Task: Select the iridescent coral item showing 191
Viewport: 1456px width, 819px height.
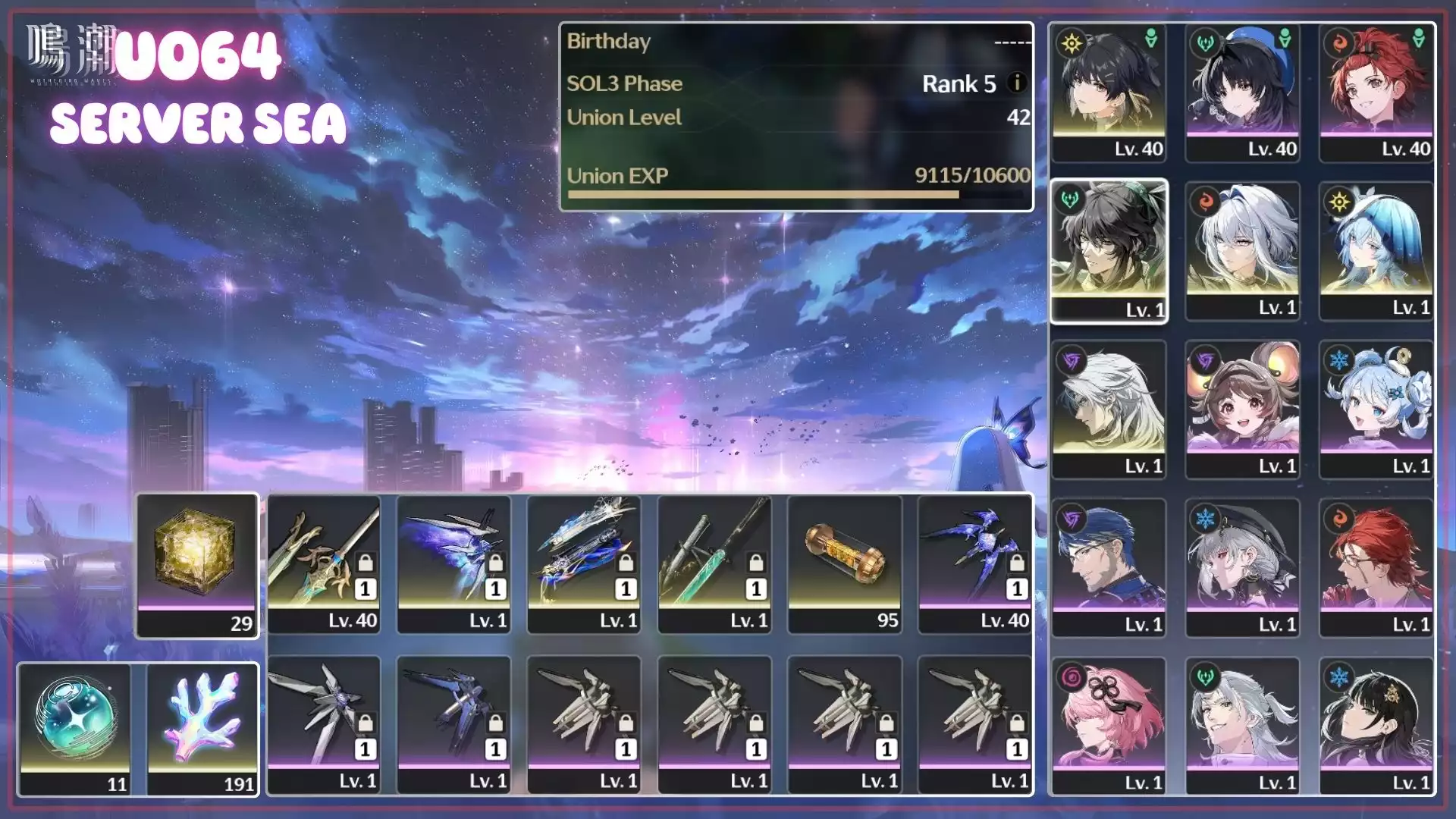Action: pos(202,728)
